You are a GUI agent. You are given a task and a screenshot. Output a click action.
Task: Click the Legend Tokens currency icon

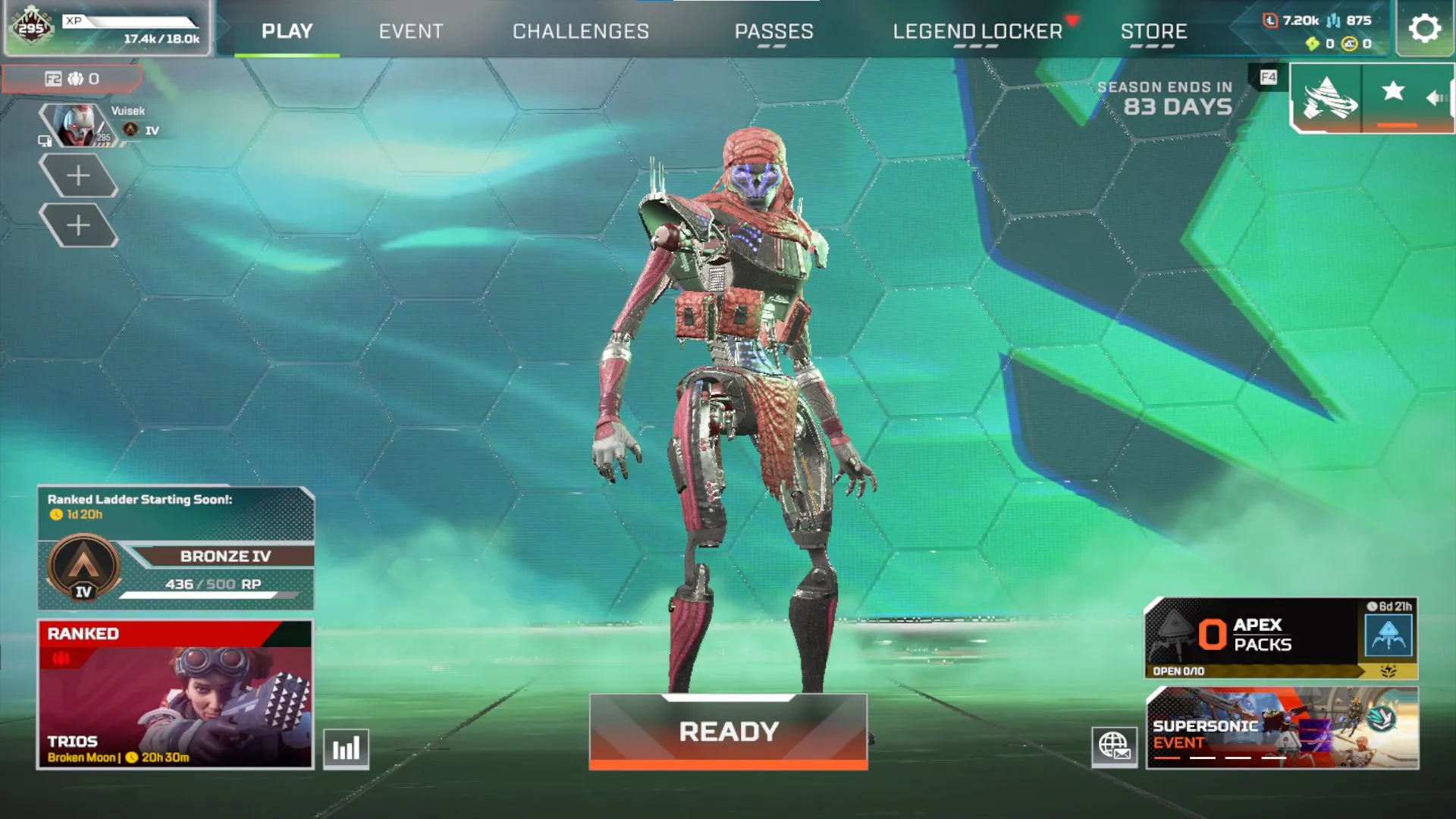click(1271, 20)
